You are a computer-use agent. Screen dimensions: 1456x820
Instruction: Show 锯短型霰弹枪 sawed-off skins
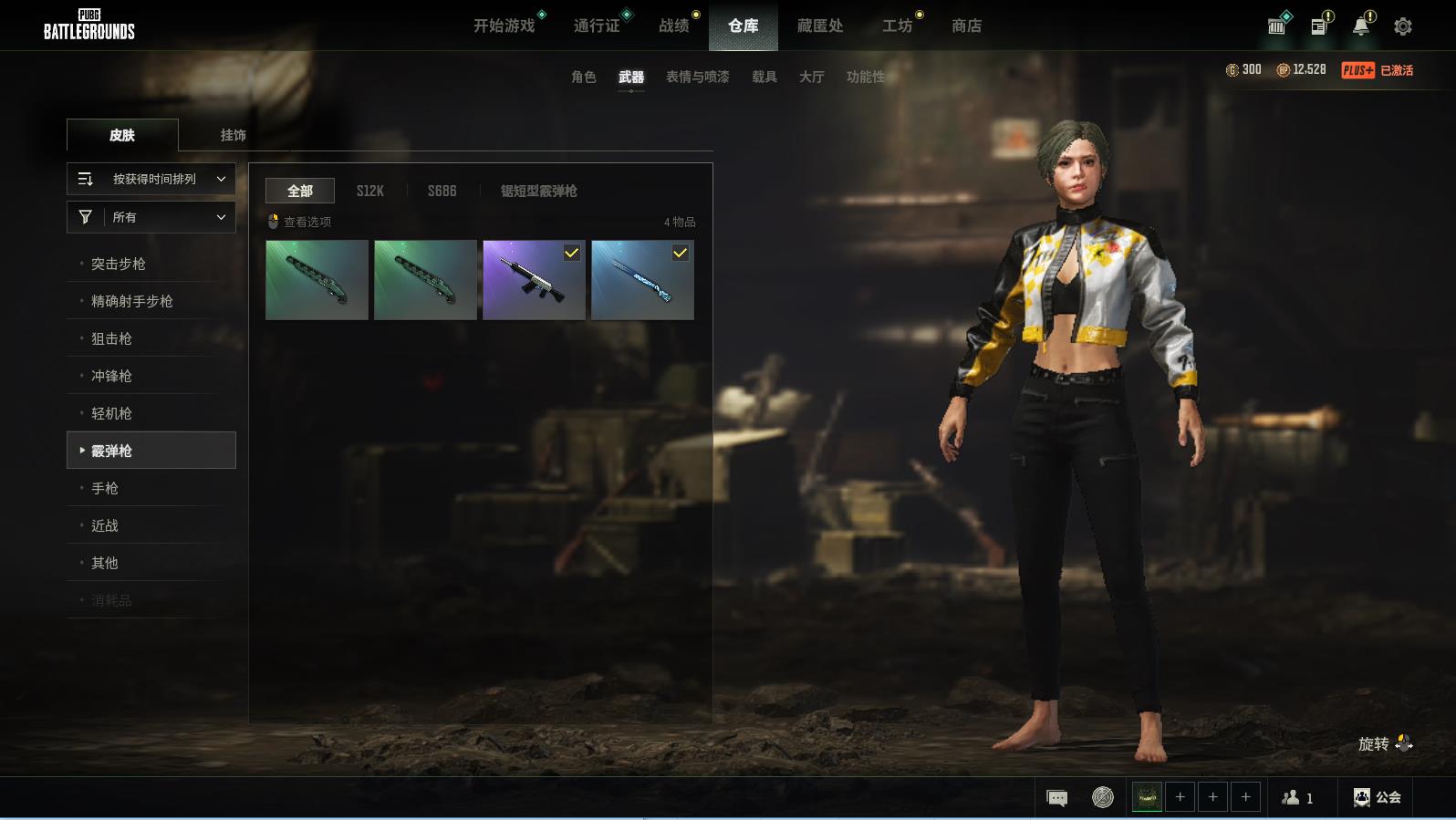tap(538, 191)
